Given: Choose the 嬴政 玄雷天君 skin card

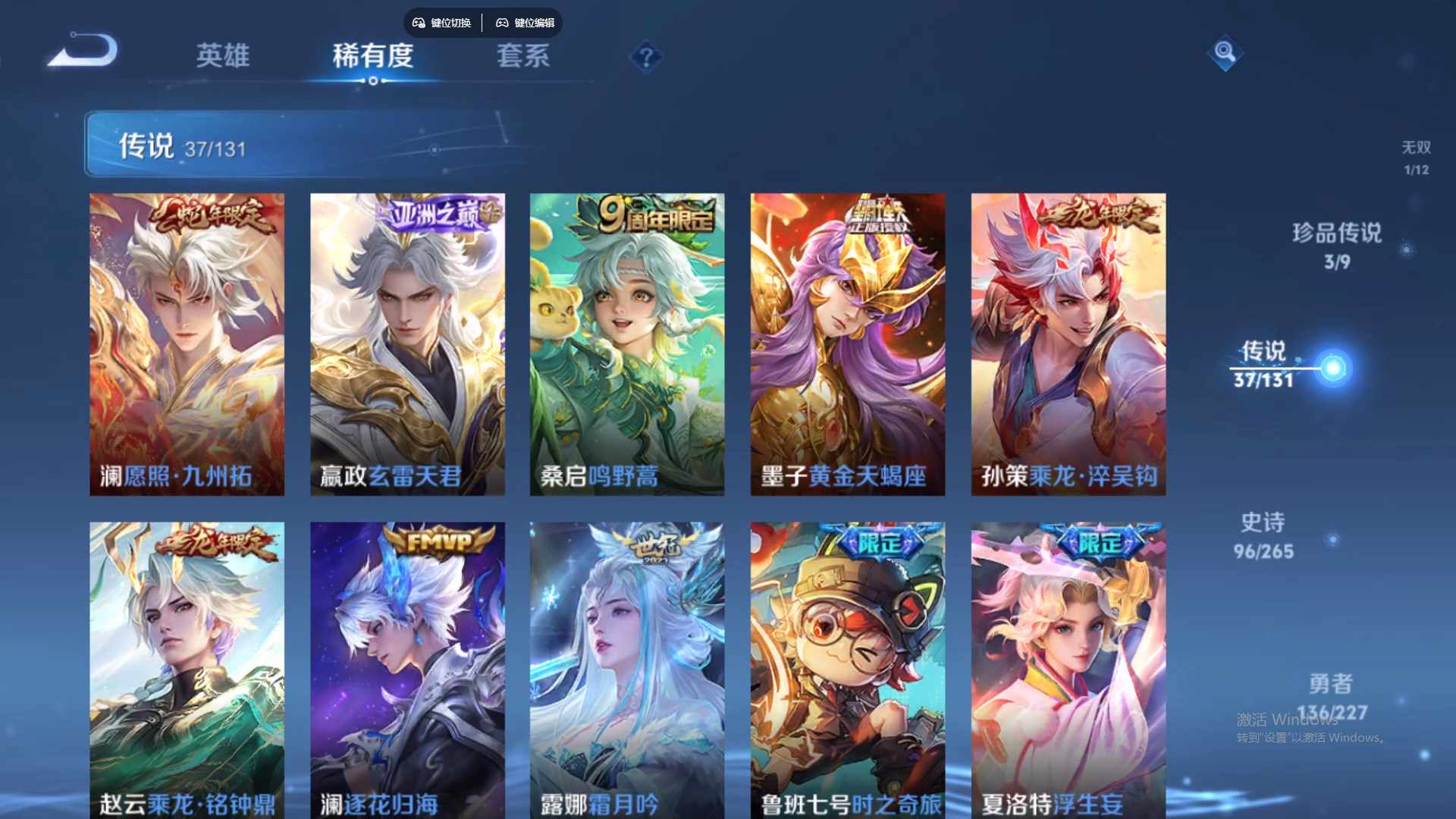Looking at the screenshot, I should point(407,344).
